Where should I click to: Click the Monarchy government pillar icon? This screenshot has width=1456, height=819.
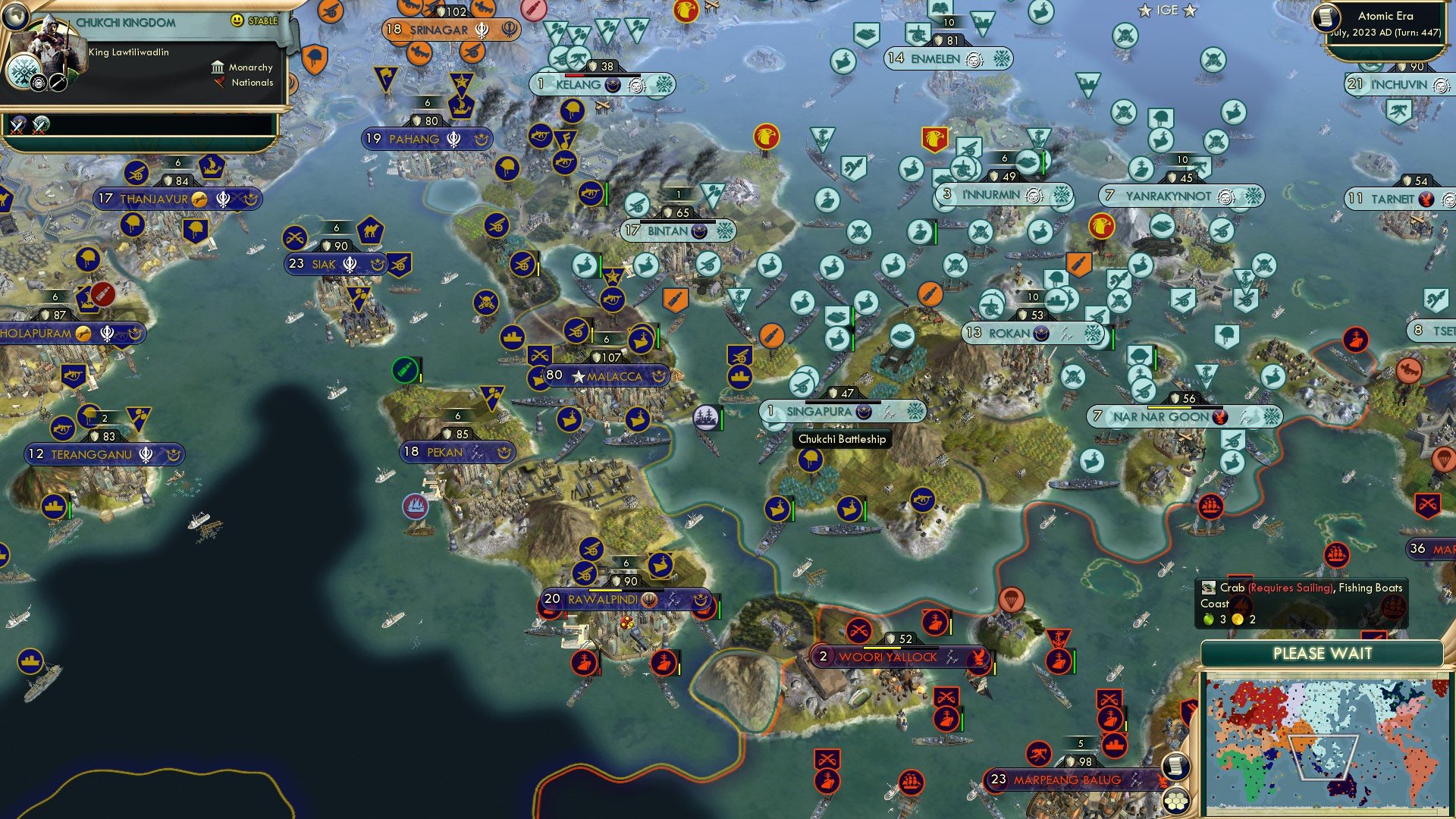pos(218,68)
